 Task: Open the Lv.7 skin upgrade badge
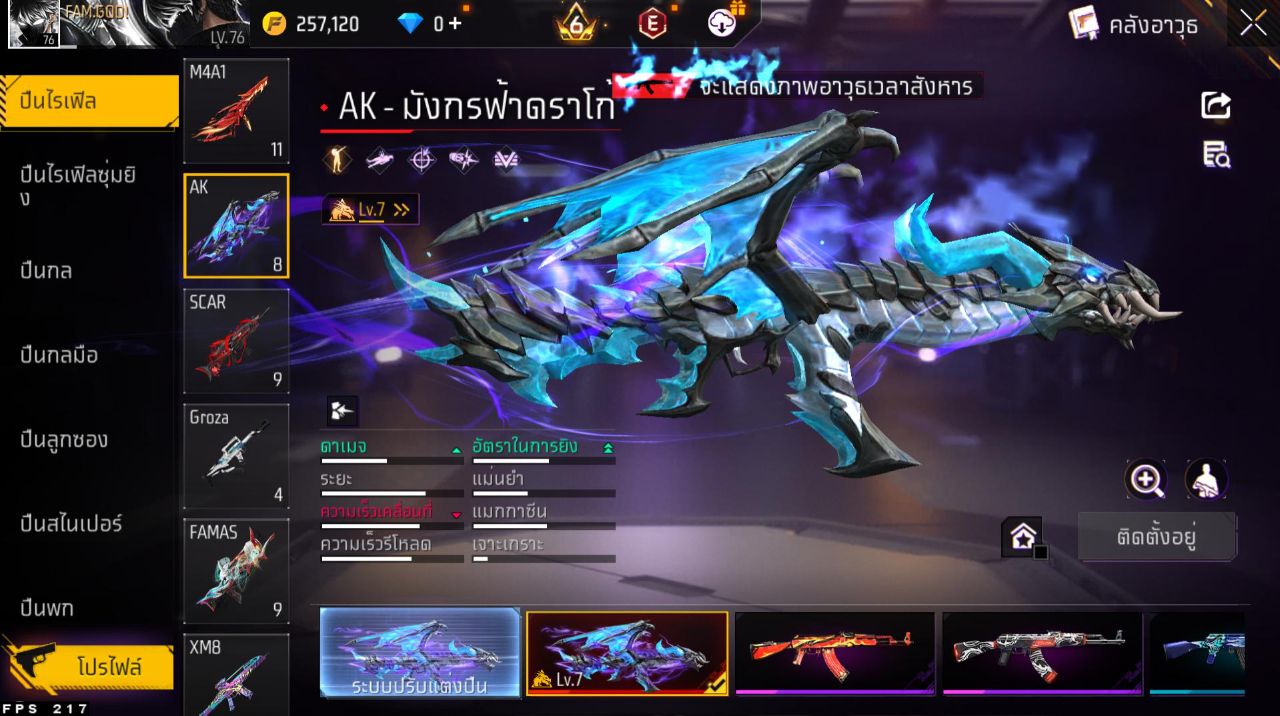tap(370, 209)
